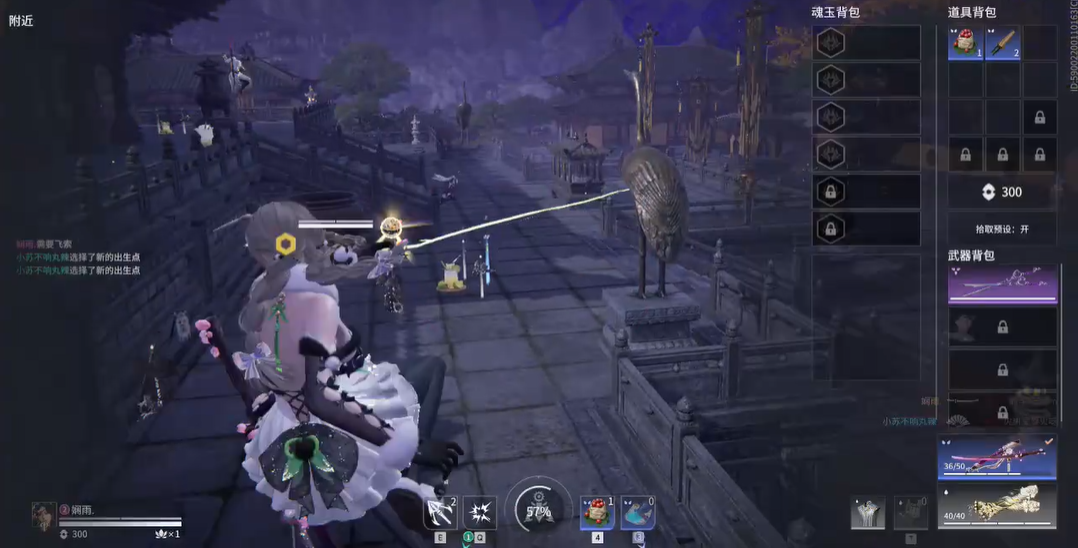Click player portrait of 阙雨
The height and width of the screenshot is (548, 1078).
pos(43,516)
